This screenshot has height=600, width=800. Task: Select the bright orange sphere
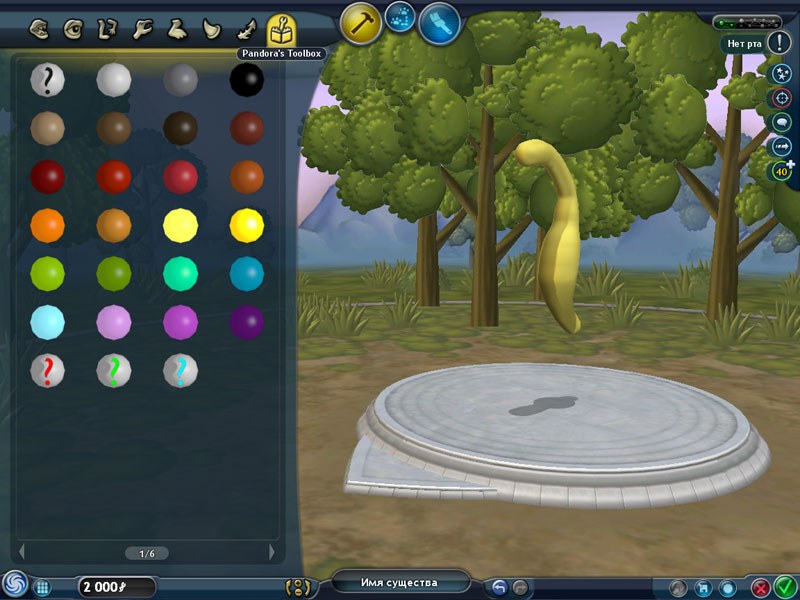click(x=47, y=224)
